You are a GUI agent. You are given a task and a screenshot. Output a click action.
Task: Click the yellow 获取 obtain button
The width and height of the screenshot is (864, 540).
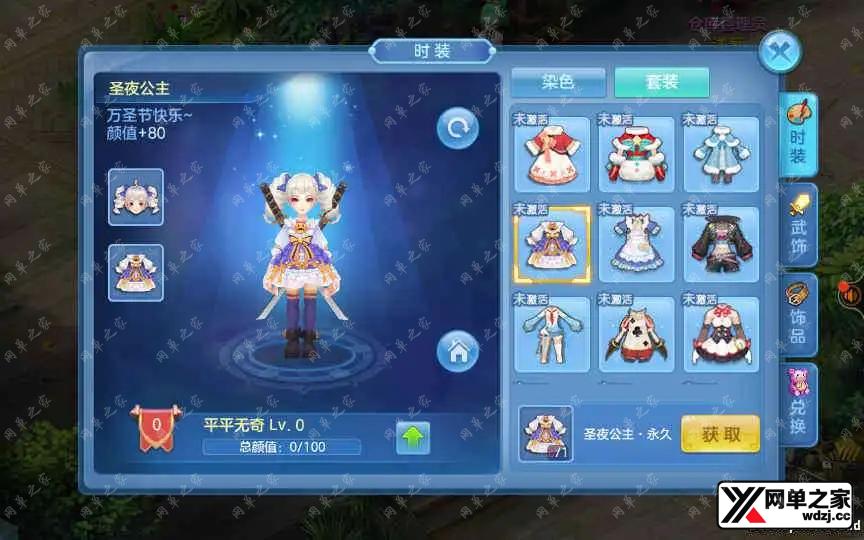point(720,433)
